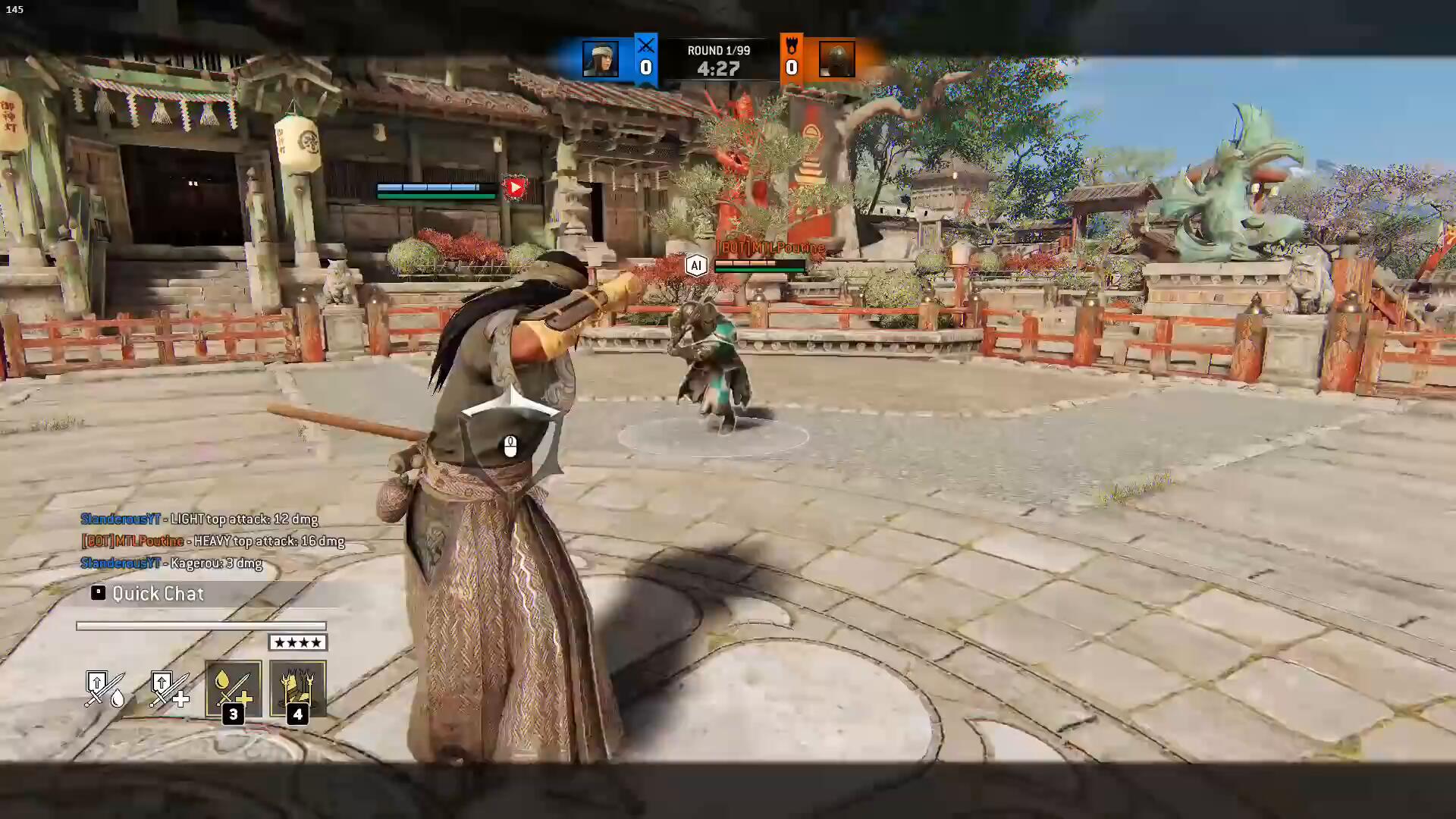Screen dimensions: 1456x819
Task: Click the orange team helmeted opponent portrait
Action: click(836, 59)
